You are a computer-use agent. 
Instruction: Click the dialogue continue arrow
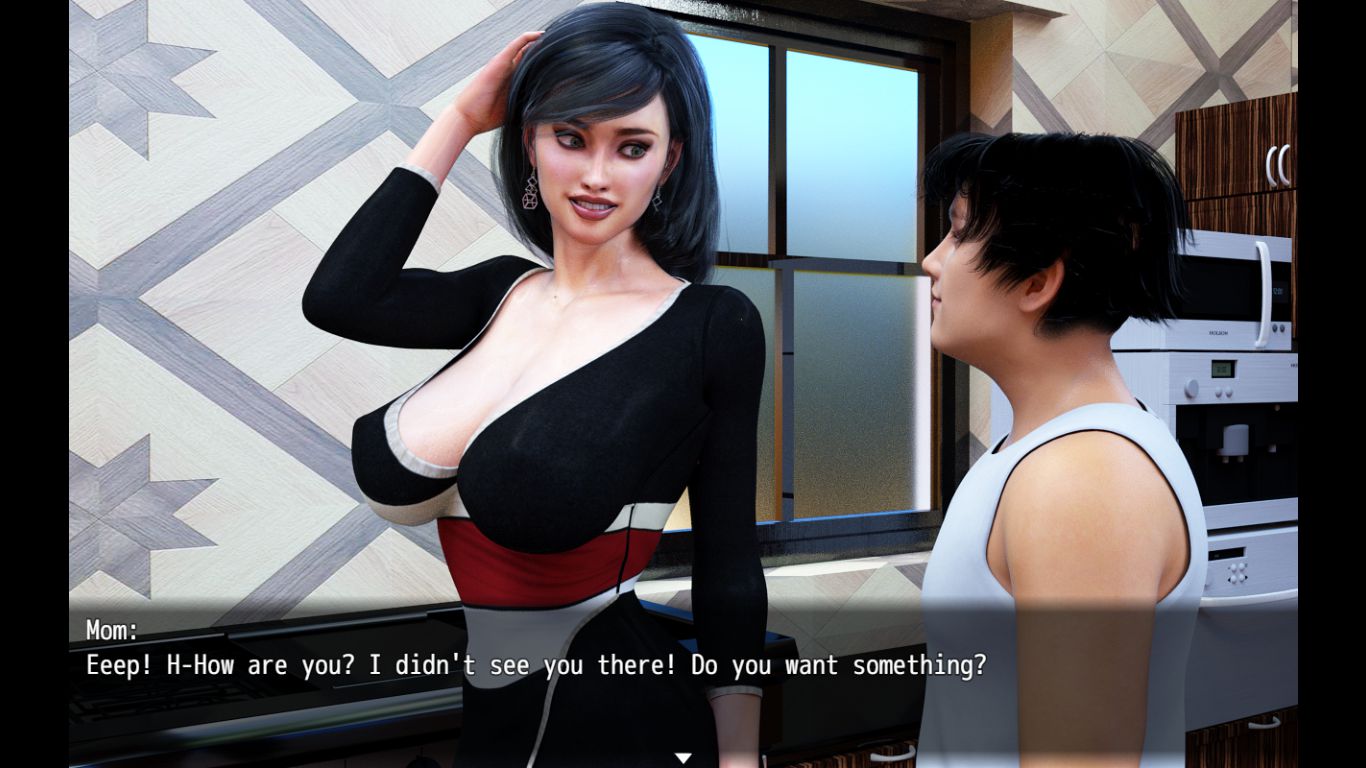click(683, 758)
